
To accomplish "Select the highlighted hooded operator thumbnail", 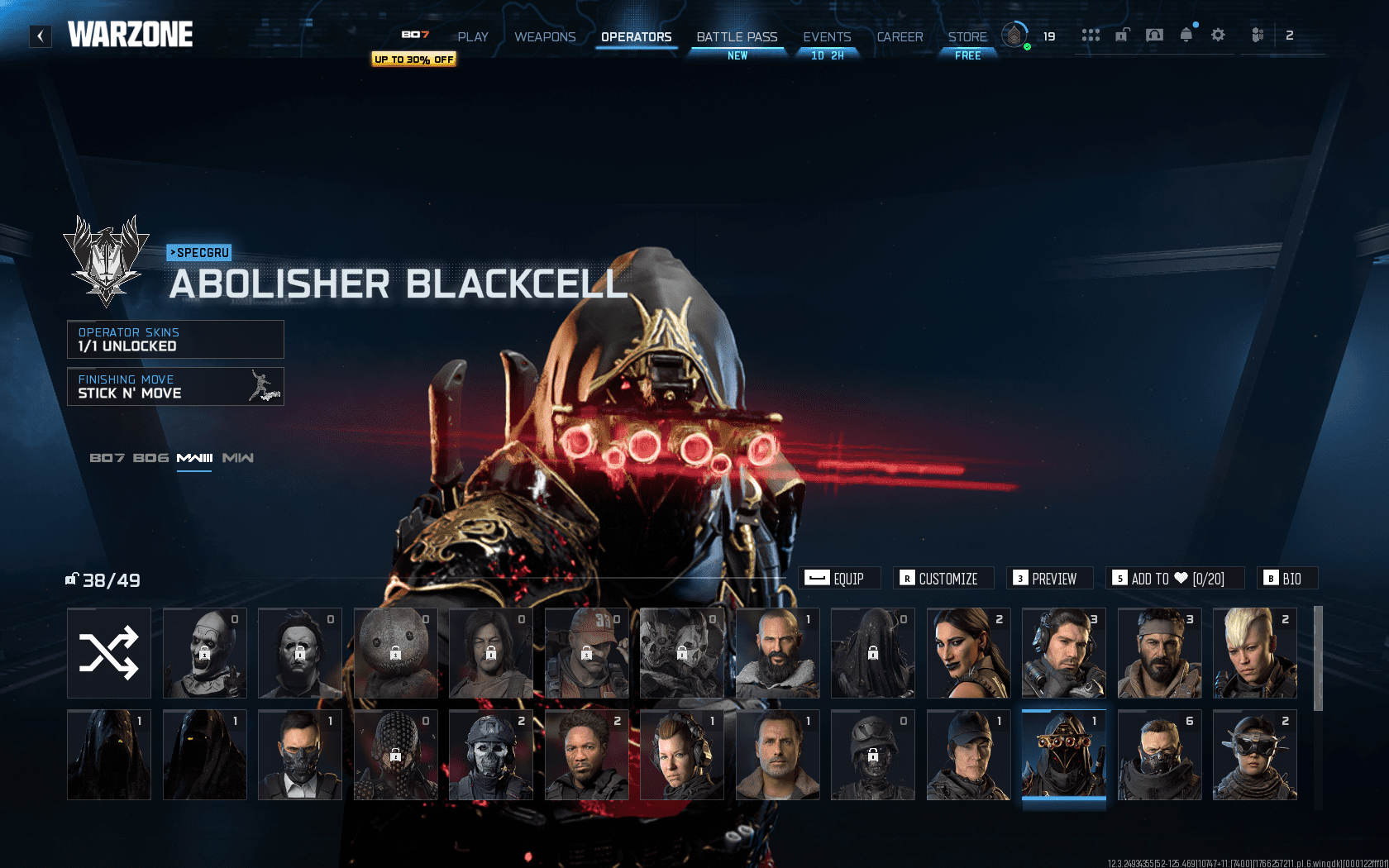I will click(x=1063, y=755).
